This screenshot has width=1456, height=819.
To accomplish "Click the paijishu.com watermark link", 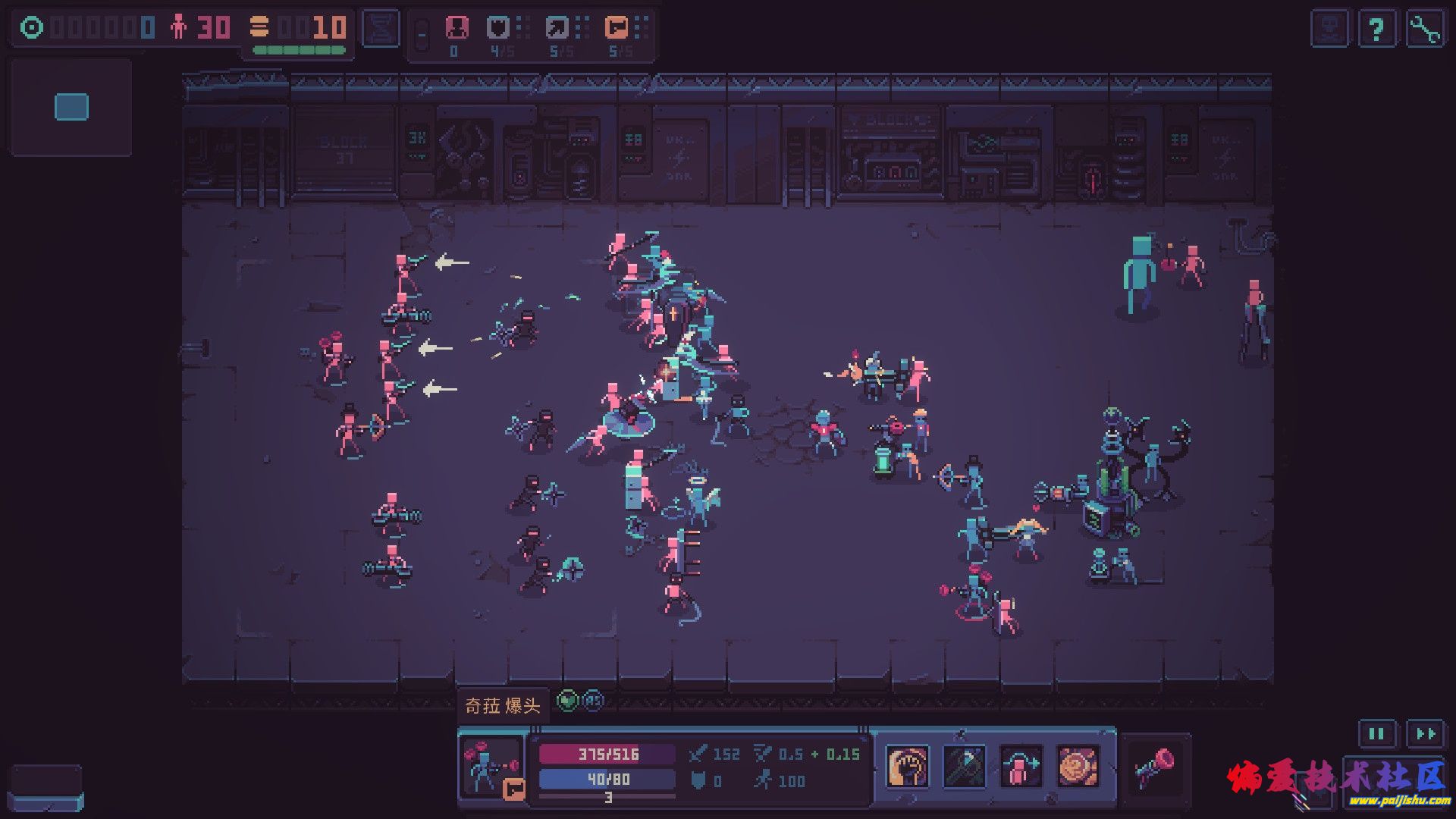I will tap(1399, 801).
